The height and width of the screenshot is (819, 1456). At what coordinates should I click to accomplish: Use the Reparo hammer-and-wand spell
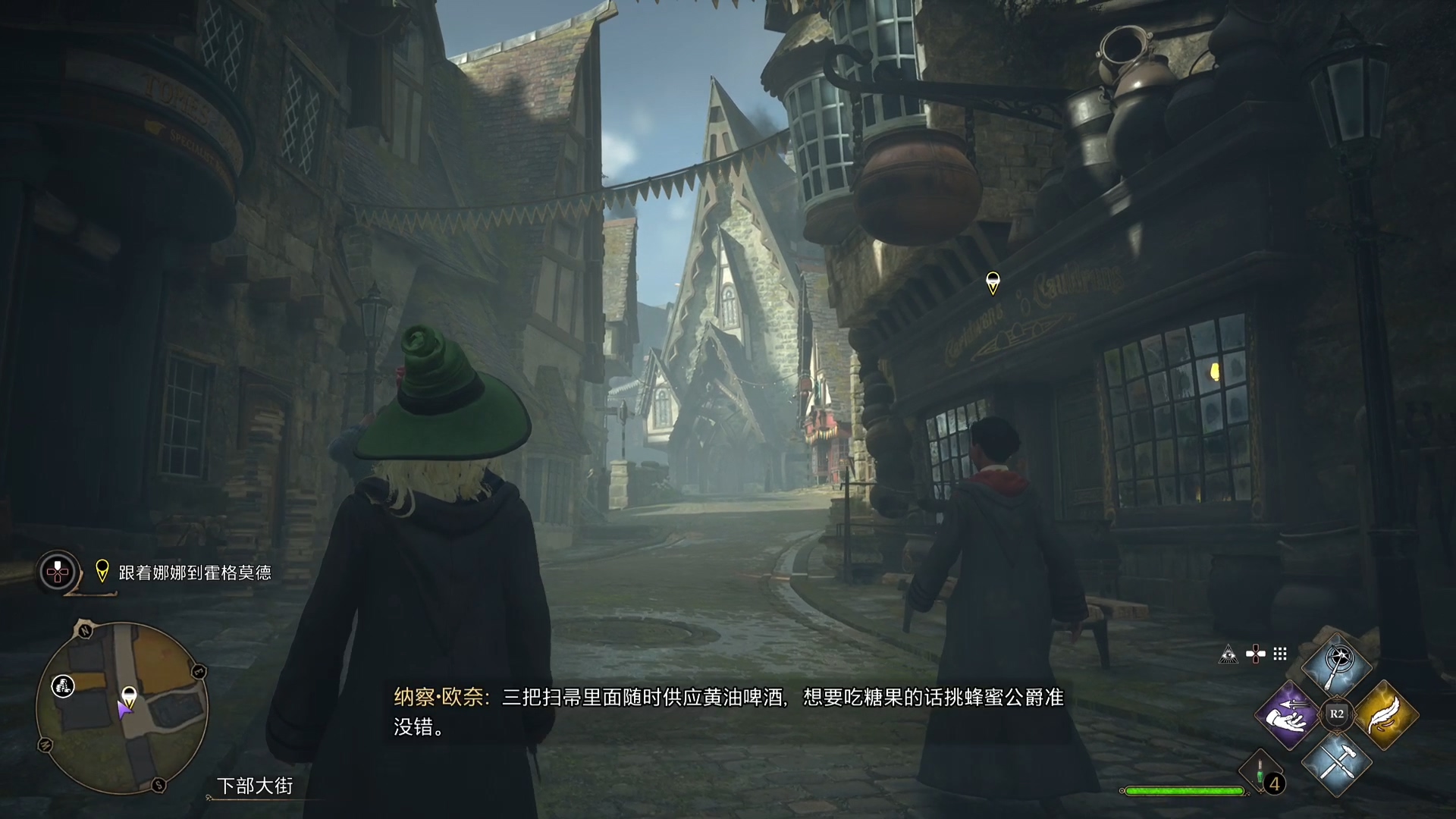[1337, 763]
